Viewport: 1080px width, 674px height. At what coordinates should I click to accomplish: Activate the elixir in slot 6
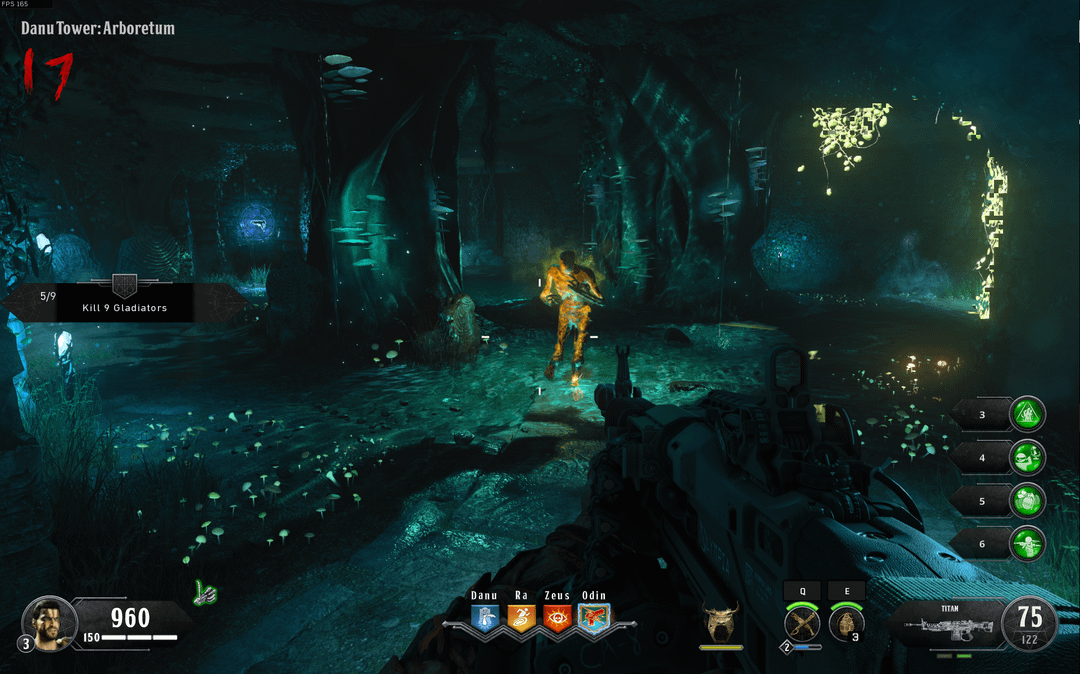pos(1027,543)
